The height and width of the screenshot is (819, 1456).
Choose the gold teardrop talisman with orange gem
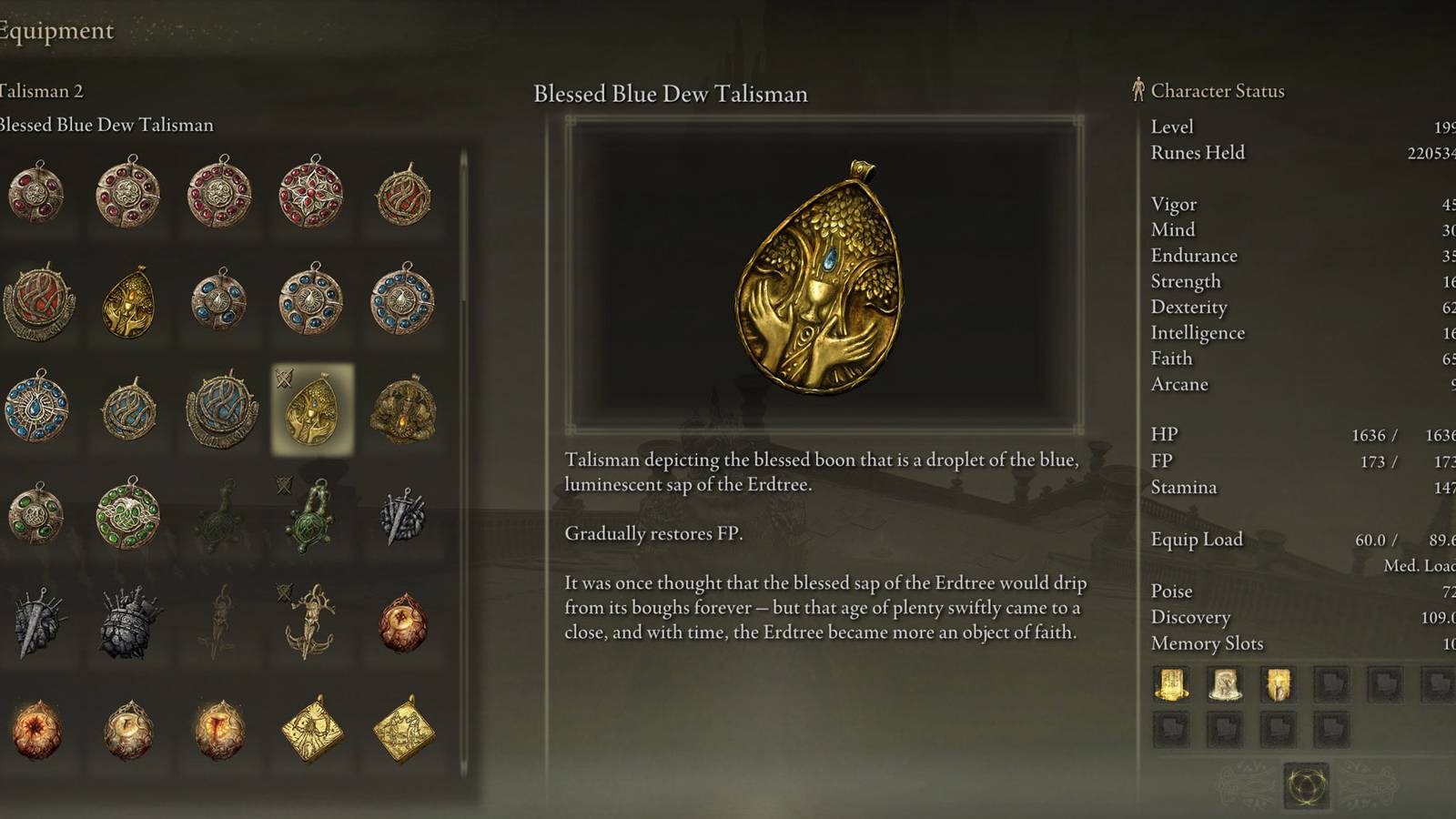point(128,302)
